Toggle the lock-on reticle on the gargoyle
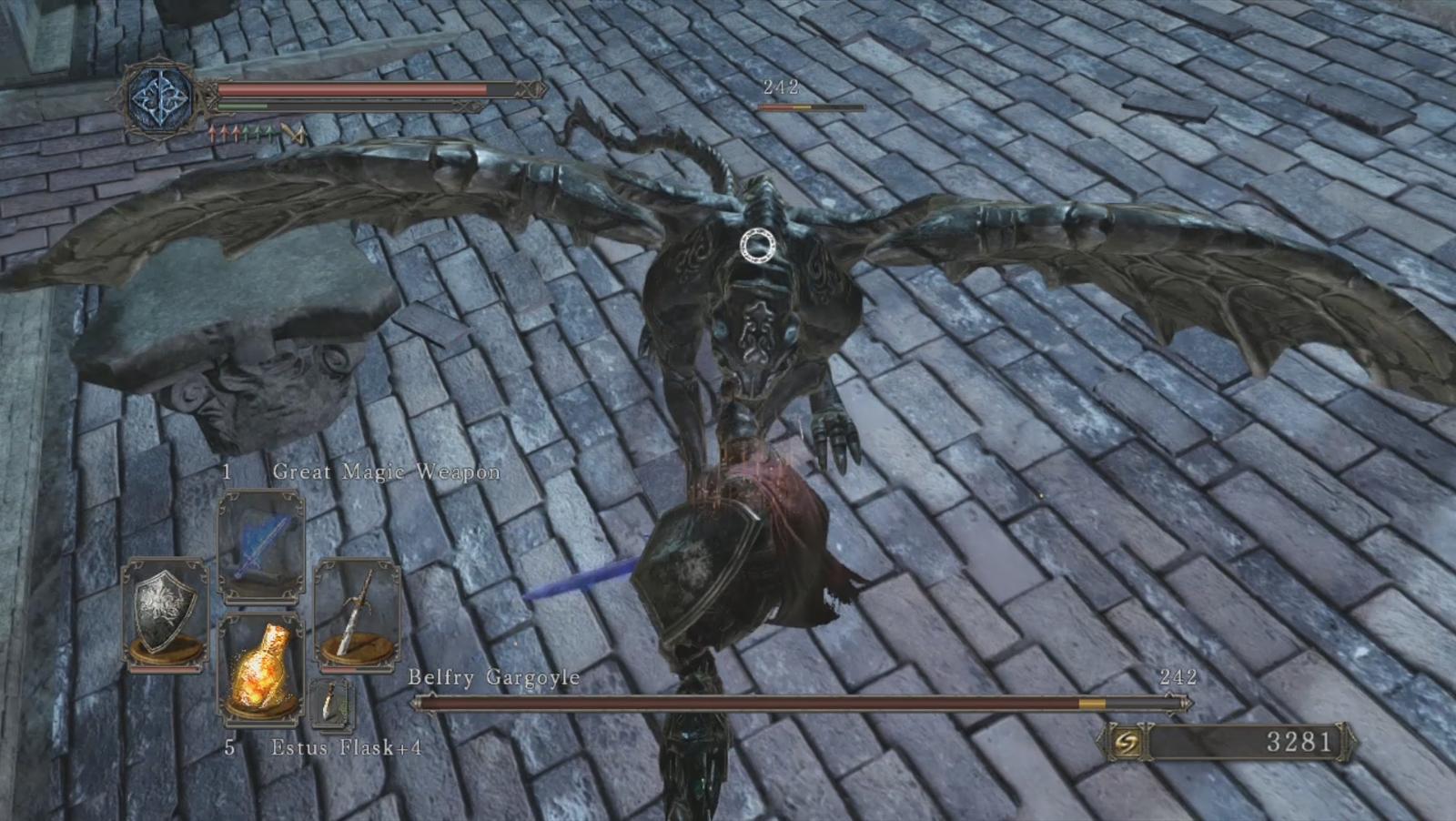The image size is (1456, 821). pos(756,246)
